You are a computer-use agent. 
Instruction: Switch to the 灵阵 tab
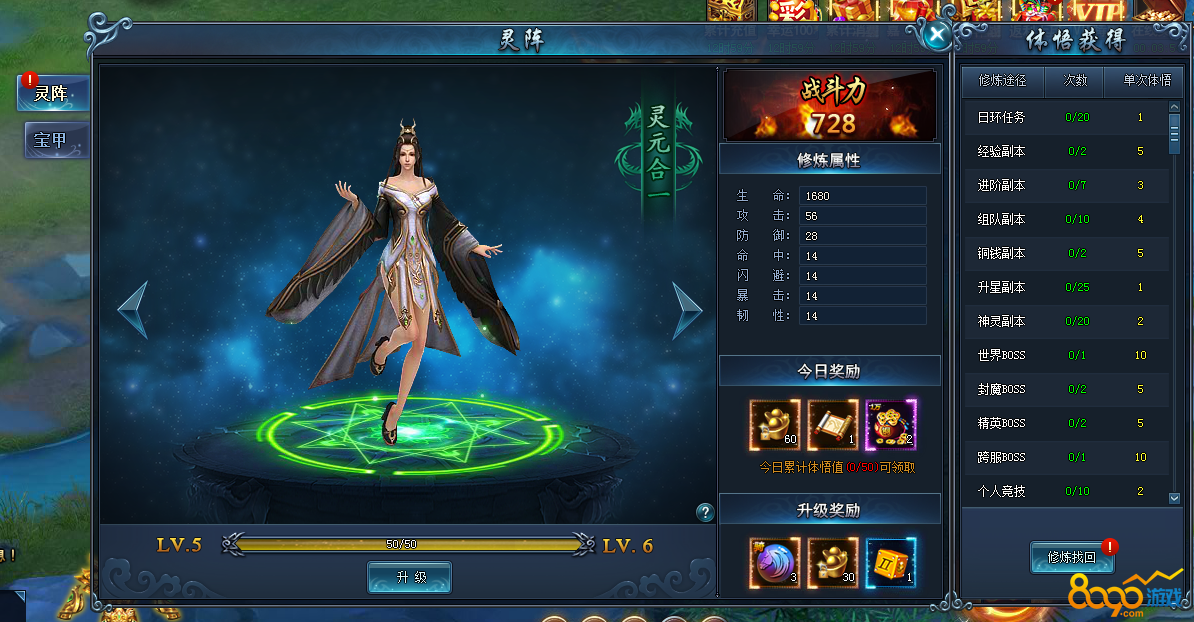[52, 94]
